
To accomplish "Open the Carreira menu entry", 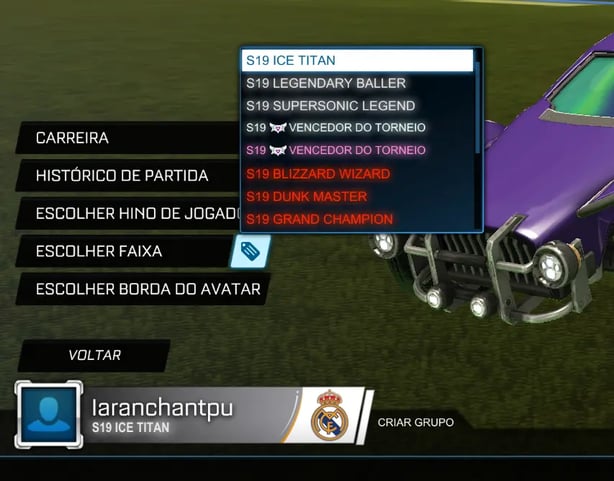I will click(x=72, y=138).
